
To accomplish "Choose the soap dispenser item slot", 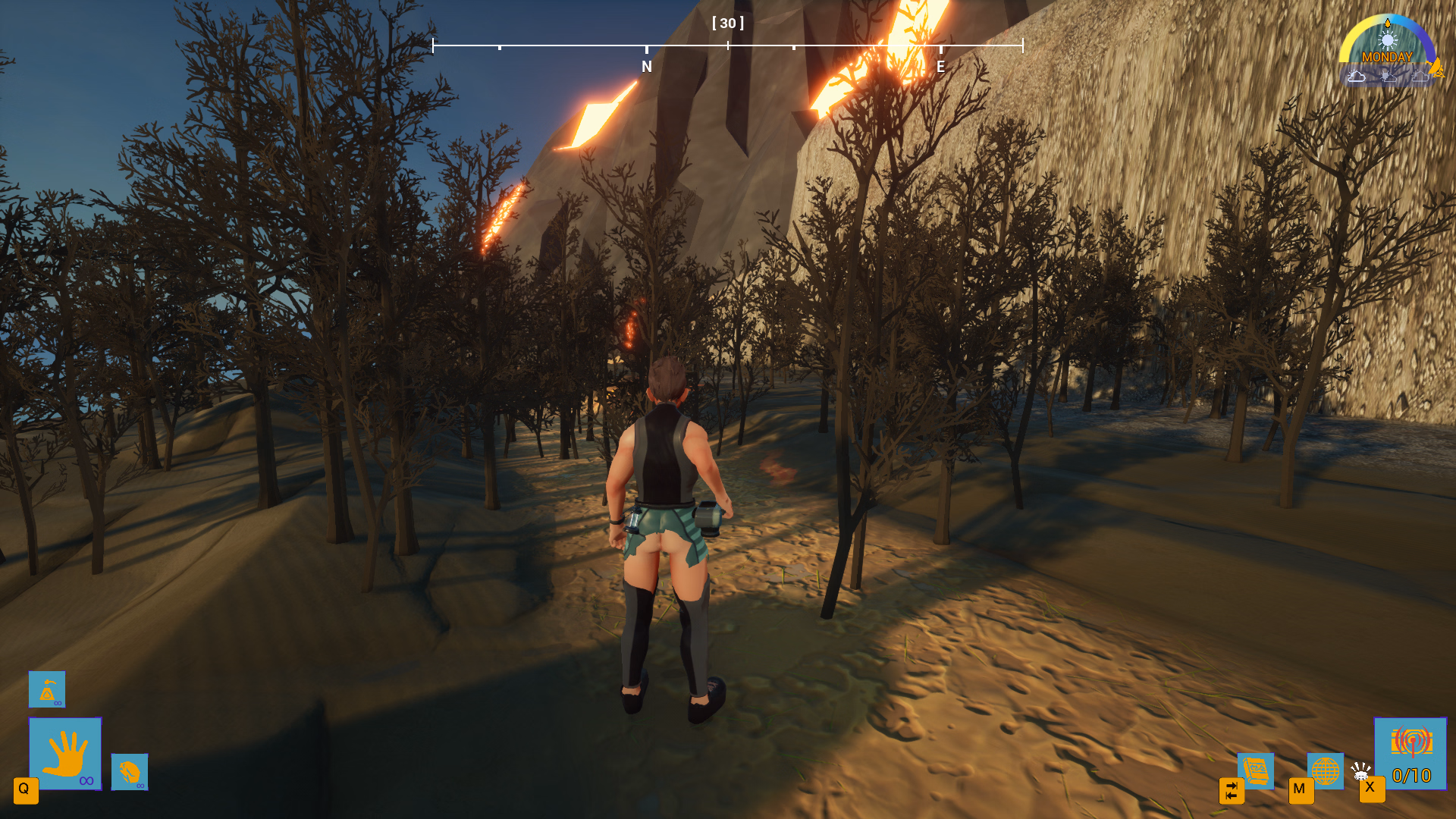I will click(47, 689).
